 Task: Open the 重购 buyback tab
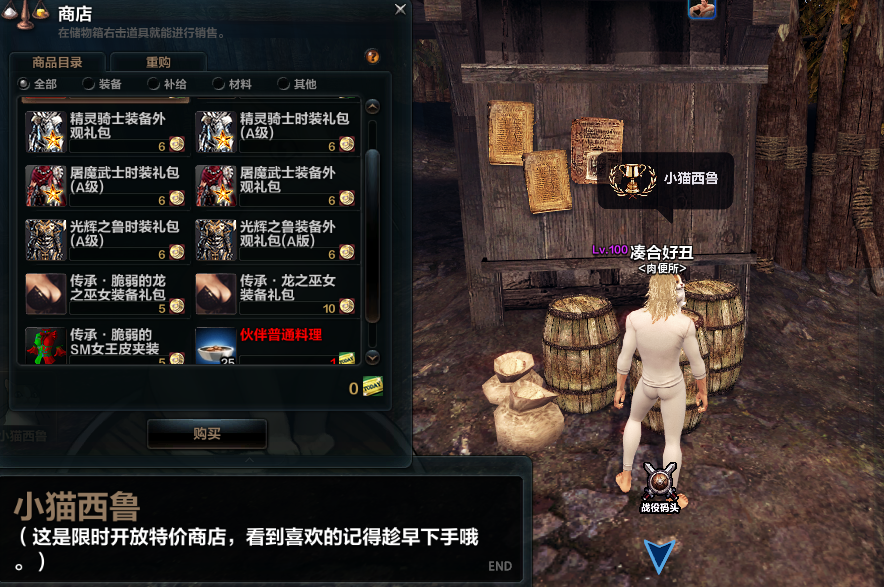click(158, 62)
